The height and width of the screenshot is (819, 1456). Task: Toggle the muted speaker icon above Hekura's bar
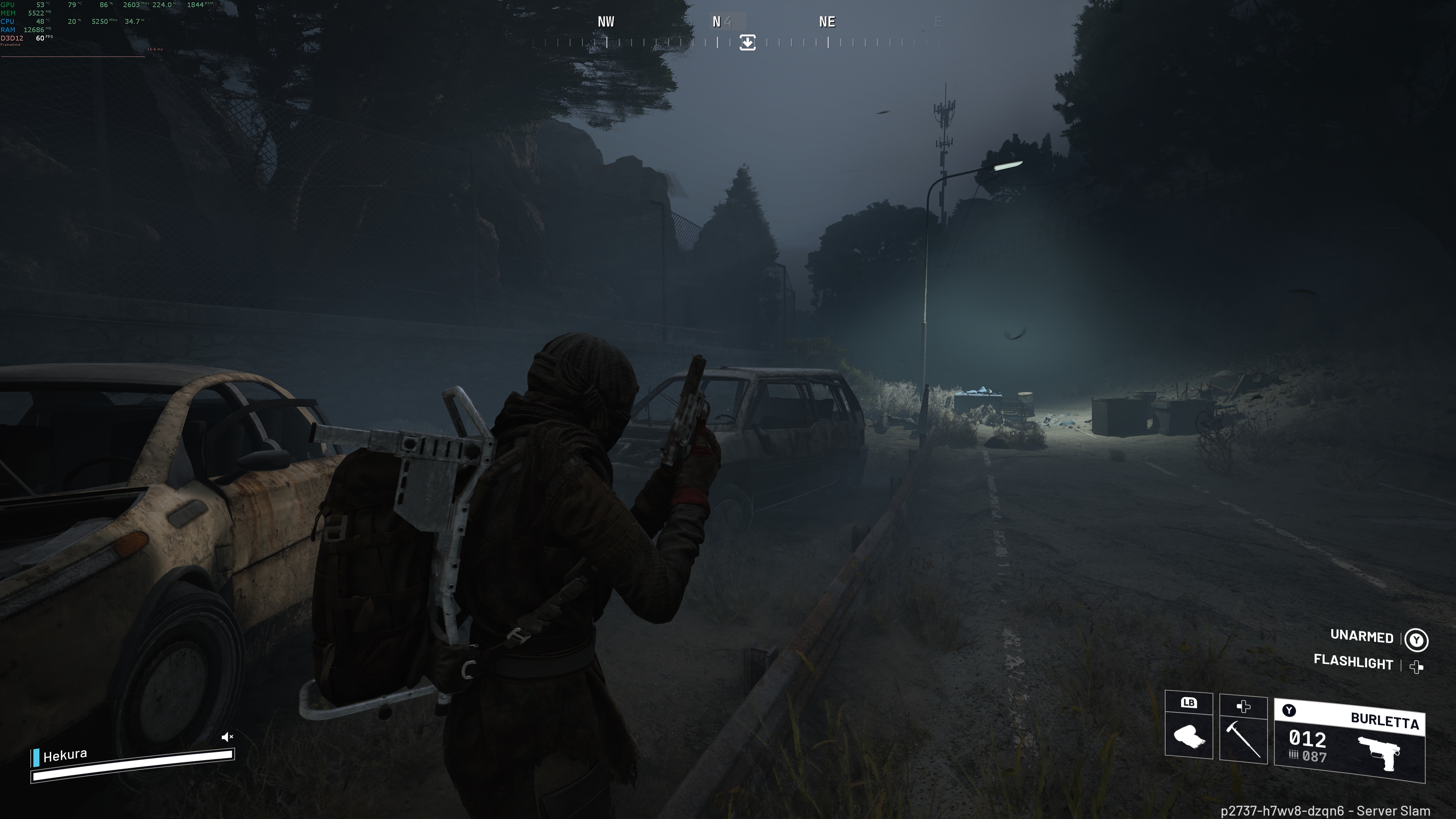[x=227, y=736]
